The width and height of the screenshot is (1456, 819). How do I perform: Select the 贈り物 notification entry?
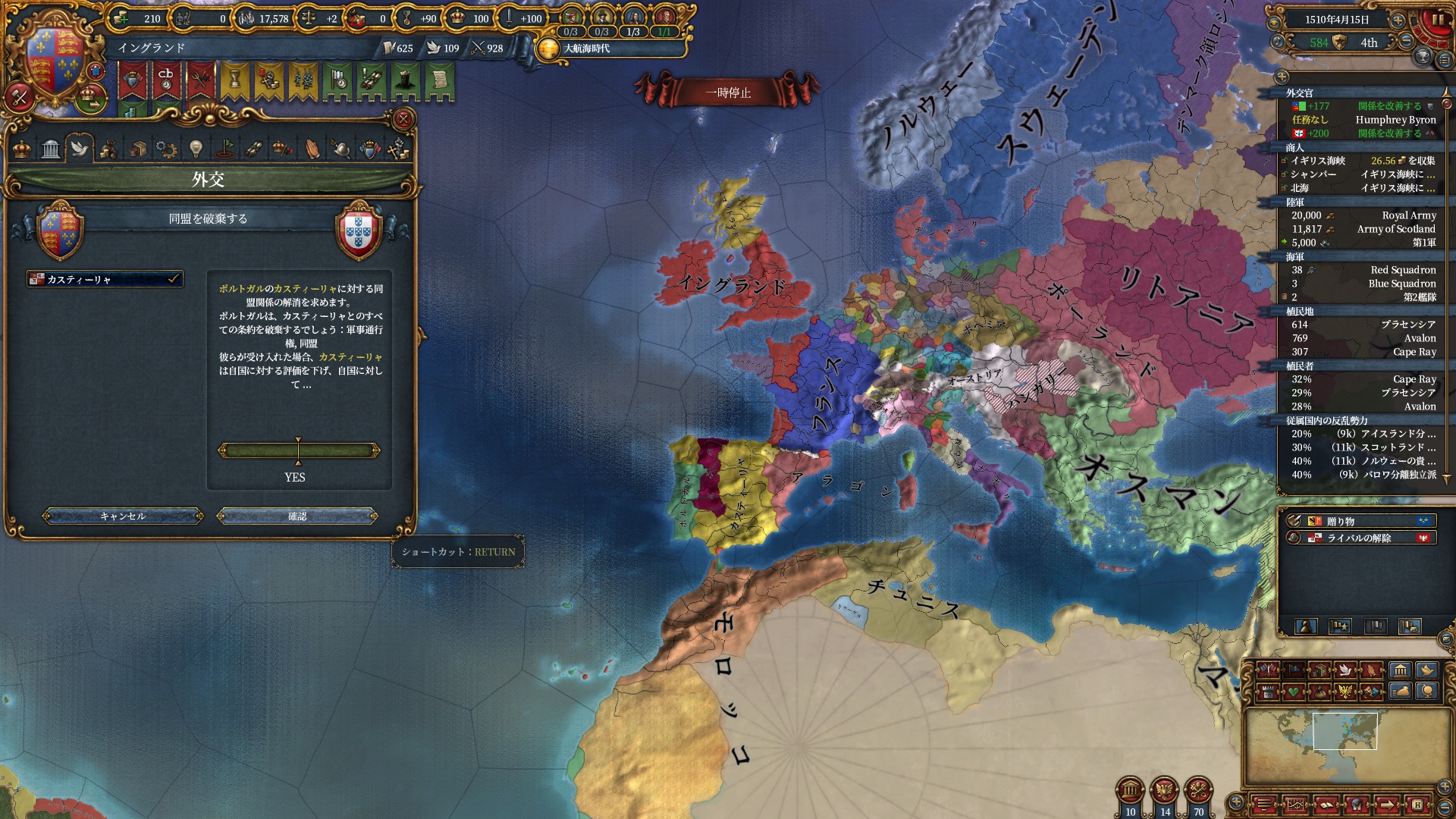[1360, 521]
